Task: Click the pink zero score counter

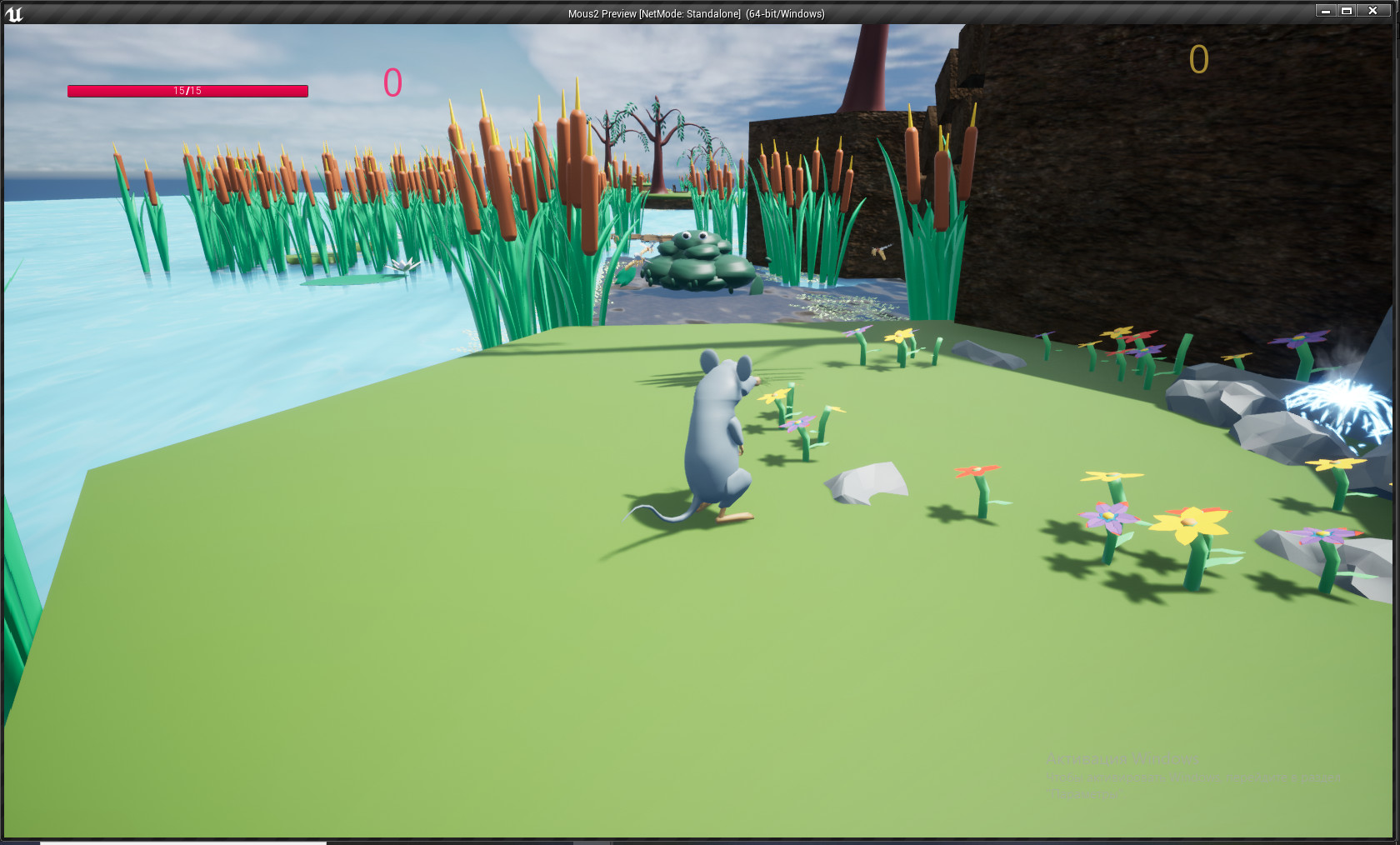Action: 392,82
